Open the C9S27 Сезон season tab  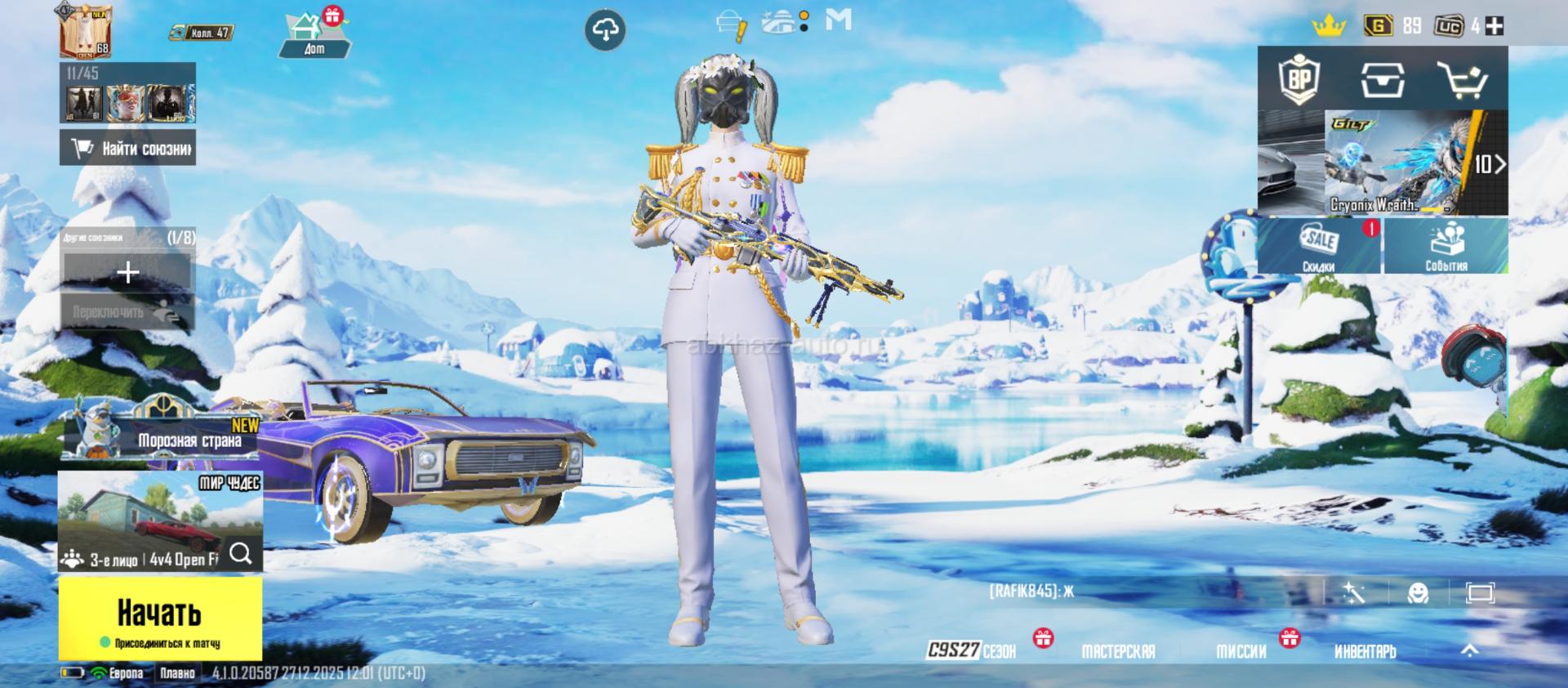(x=972, y=650)
